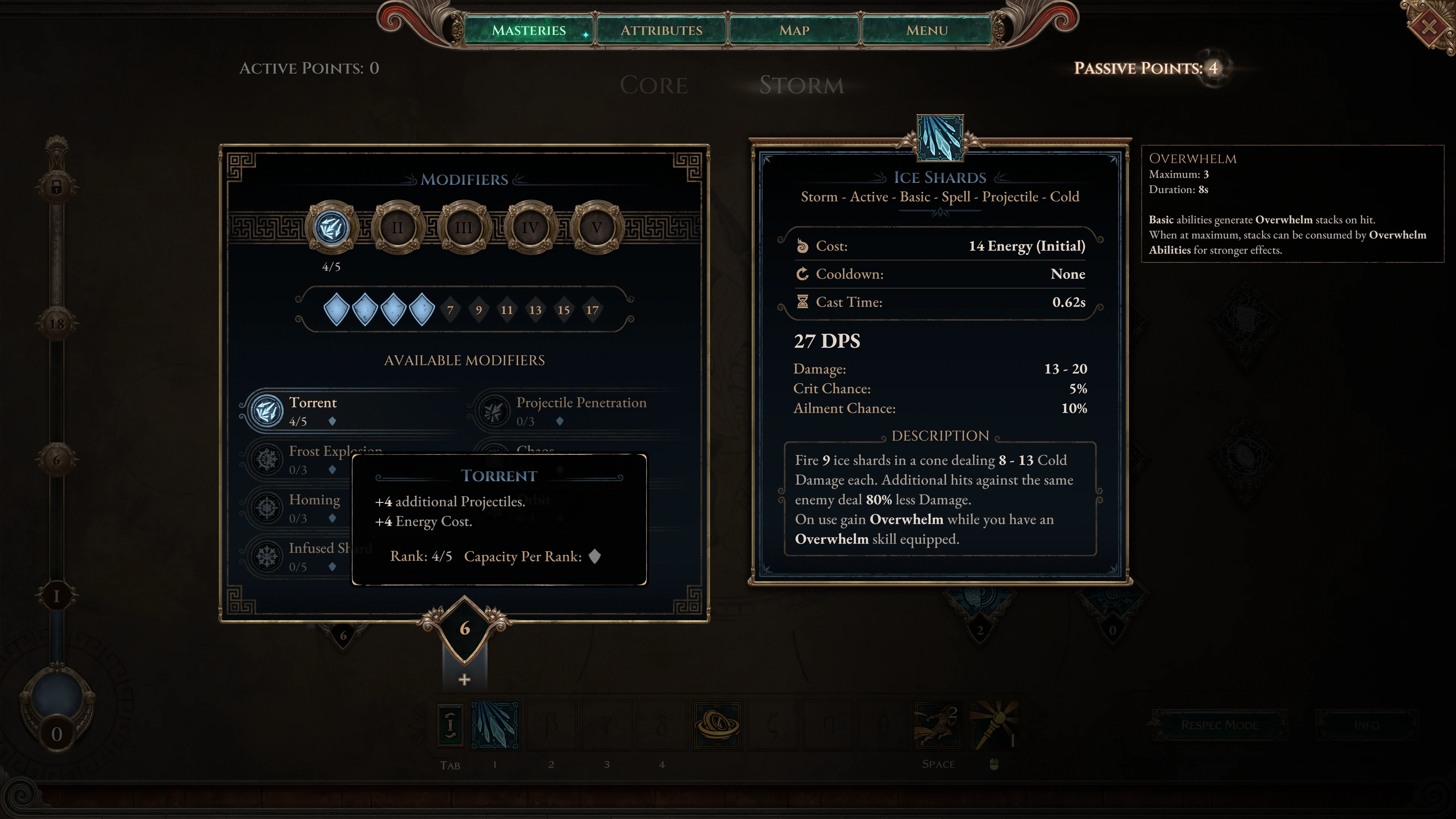Enter Respec Mode
Image resolution: width=1456 pixels, height=819 pixels.
(x=1219, y=725)
